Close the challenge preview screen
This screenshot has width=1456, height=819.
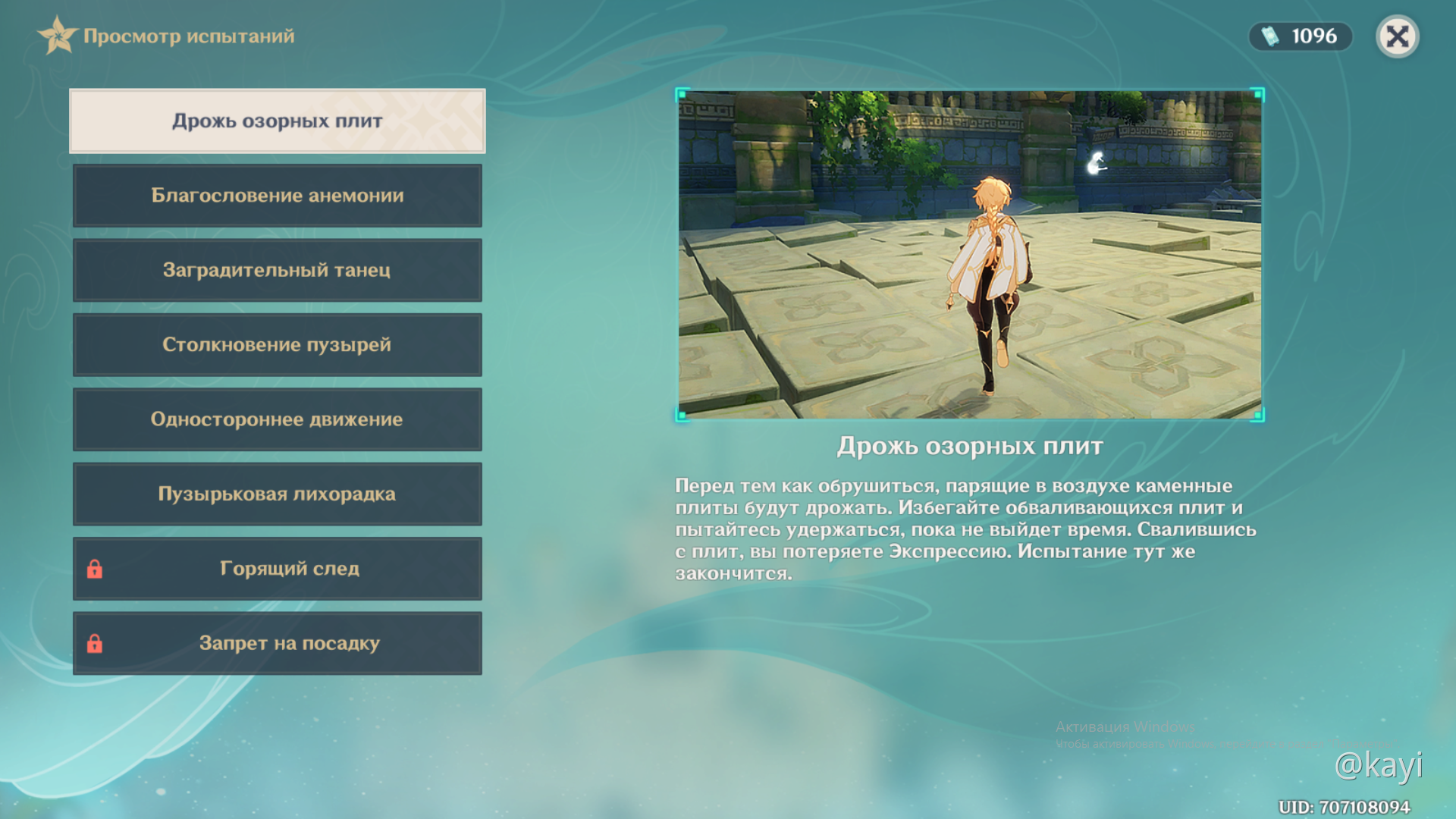(x=1397, y=36)
